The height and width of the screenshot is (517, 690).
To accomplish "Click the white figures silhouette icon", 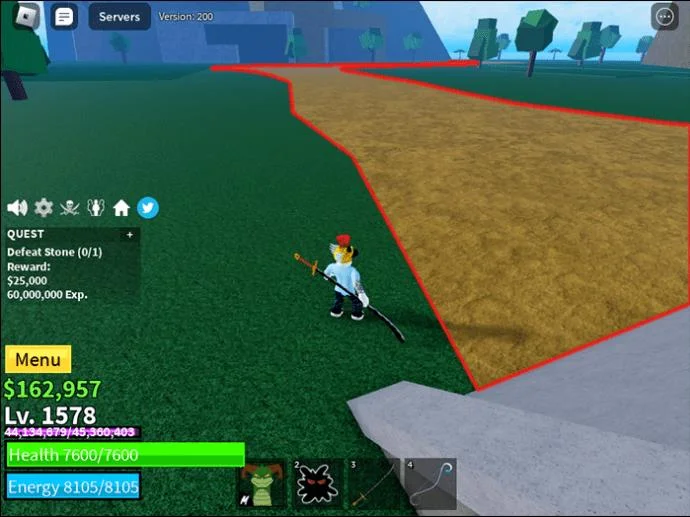I will click(x=96, y=208).
